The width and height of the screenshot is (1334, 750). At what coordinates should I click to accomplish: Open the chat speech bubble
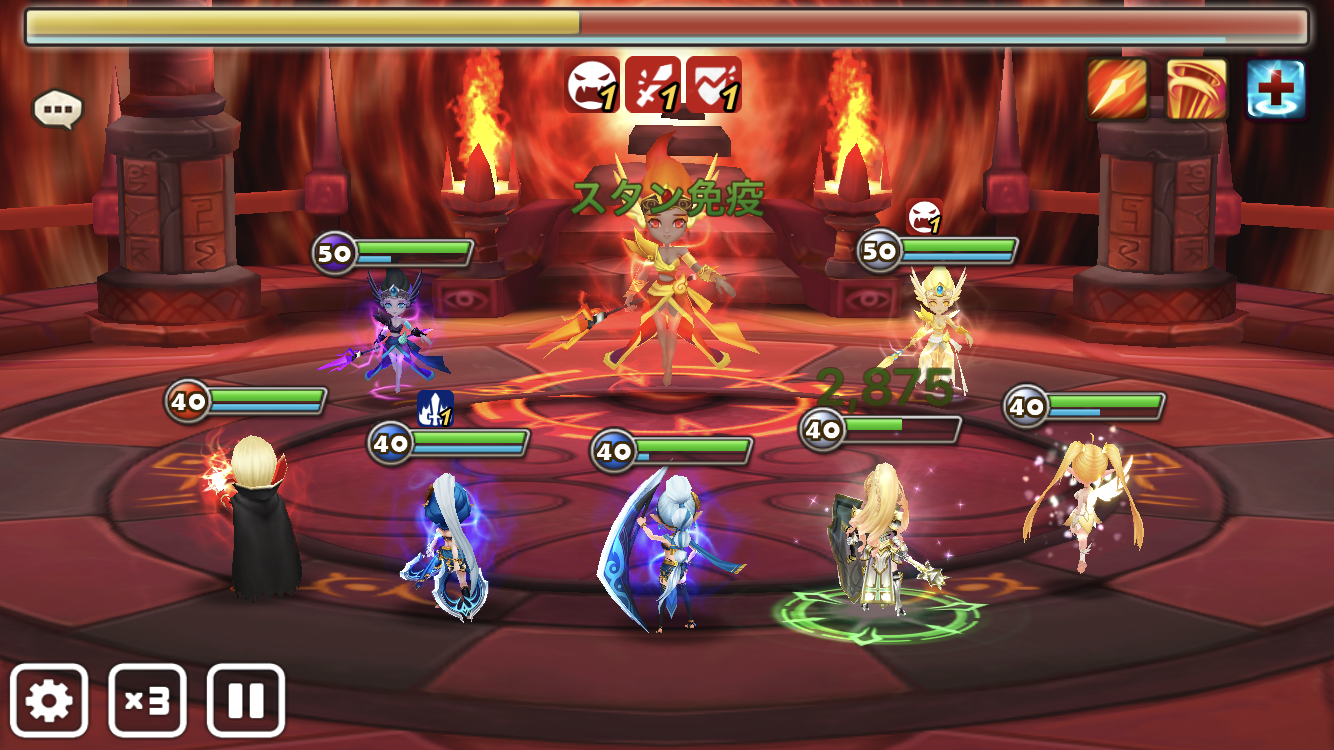pos(57,109)
